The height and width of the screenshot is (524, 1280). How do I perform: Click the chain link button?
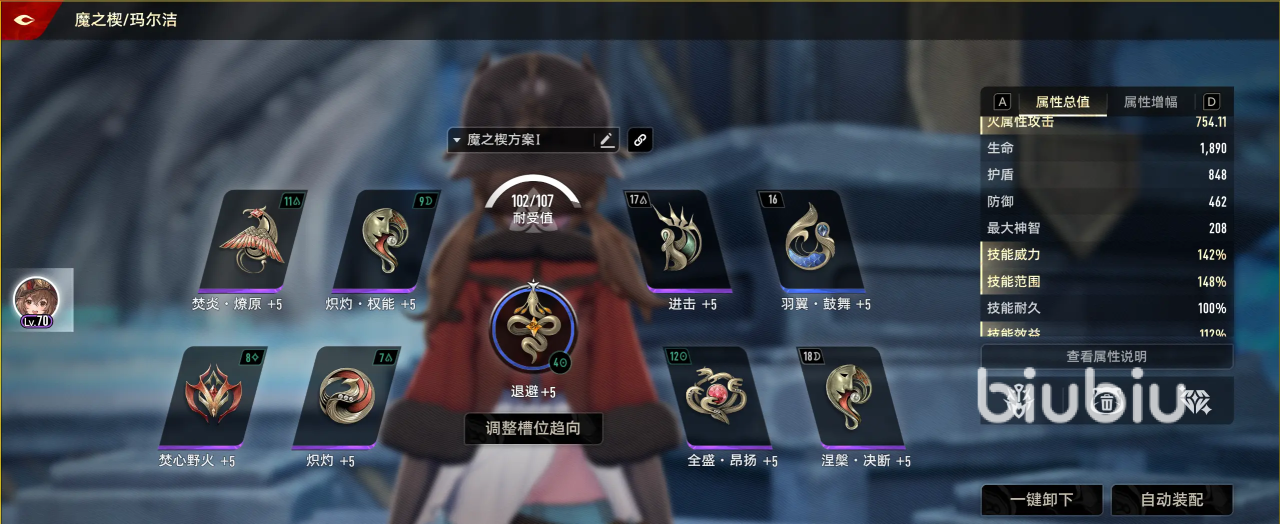640,140
